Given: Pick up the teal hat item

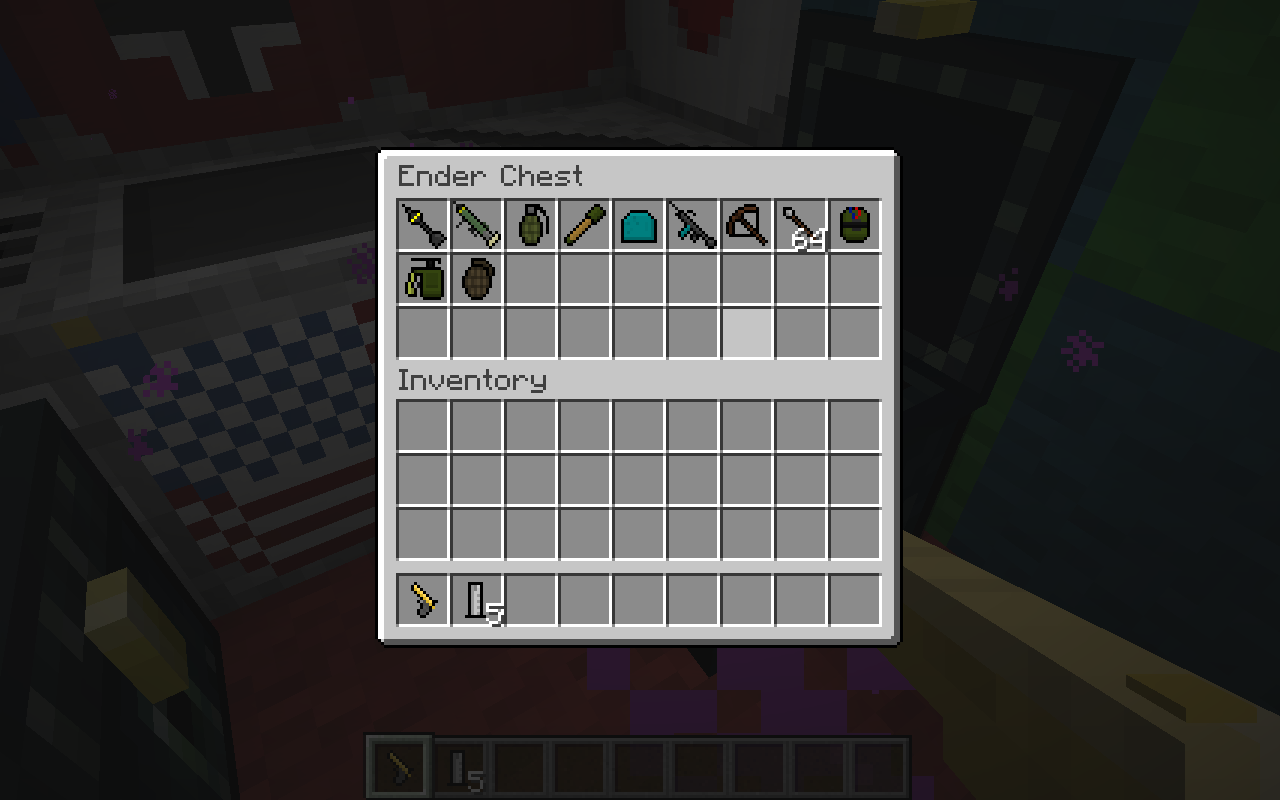Looking at the screenshot, I should pos(639,224).
